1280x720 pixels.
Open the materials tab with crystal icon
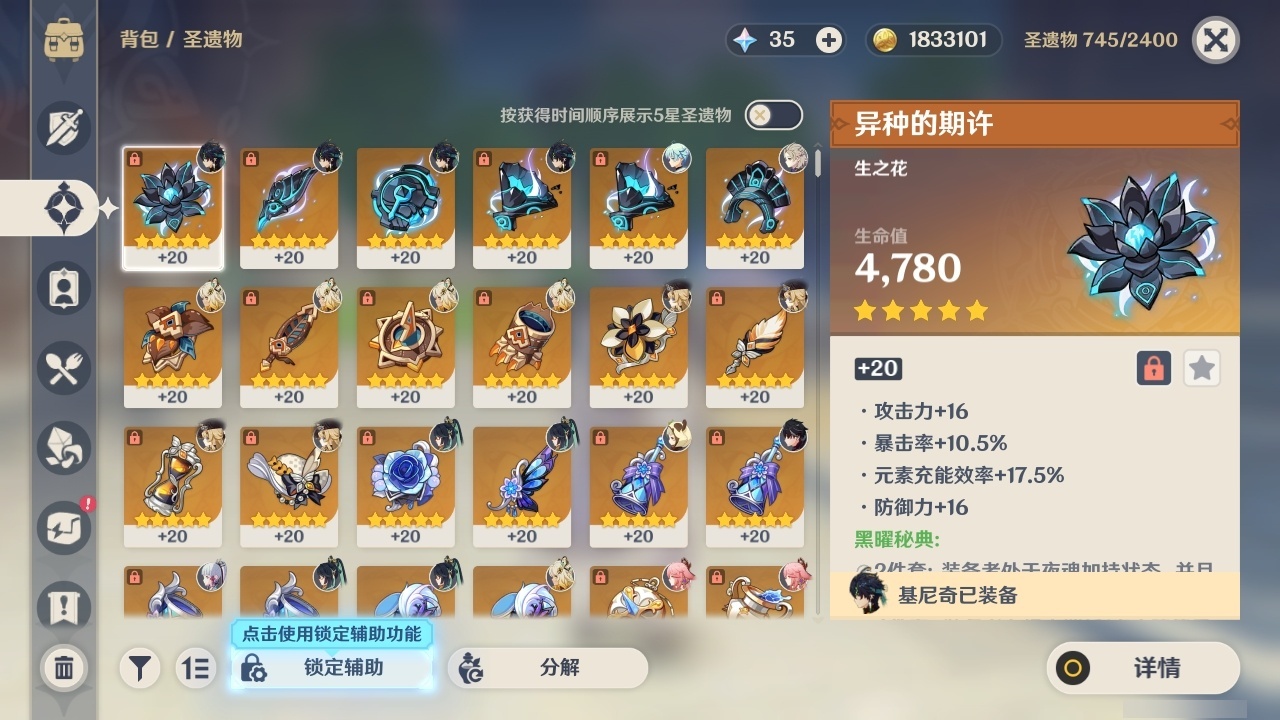pos(64,448)
